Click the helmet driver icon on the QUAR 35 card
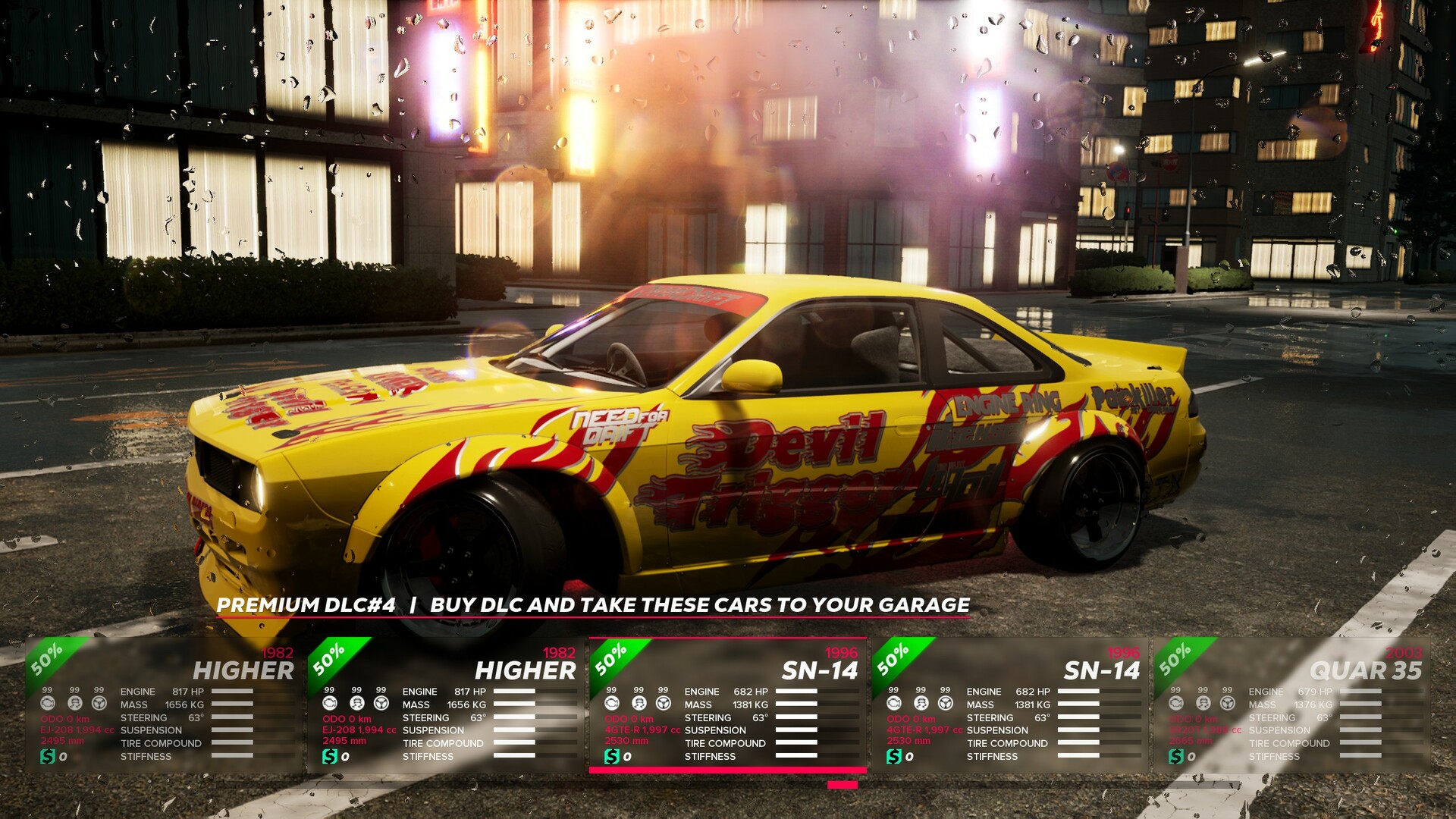This screenshot has height=819, width=1456. pyautogui.click(x=1203, y=703)
